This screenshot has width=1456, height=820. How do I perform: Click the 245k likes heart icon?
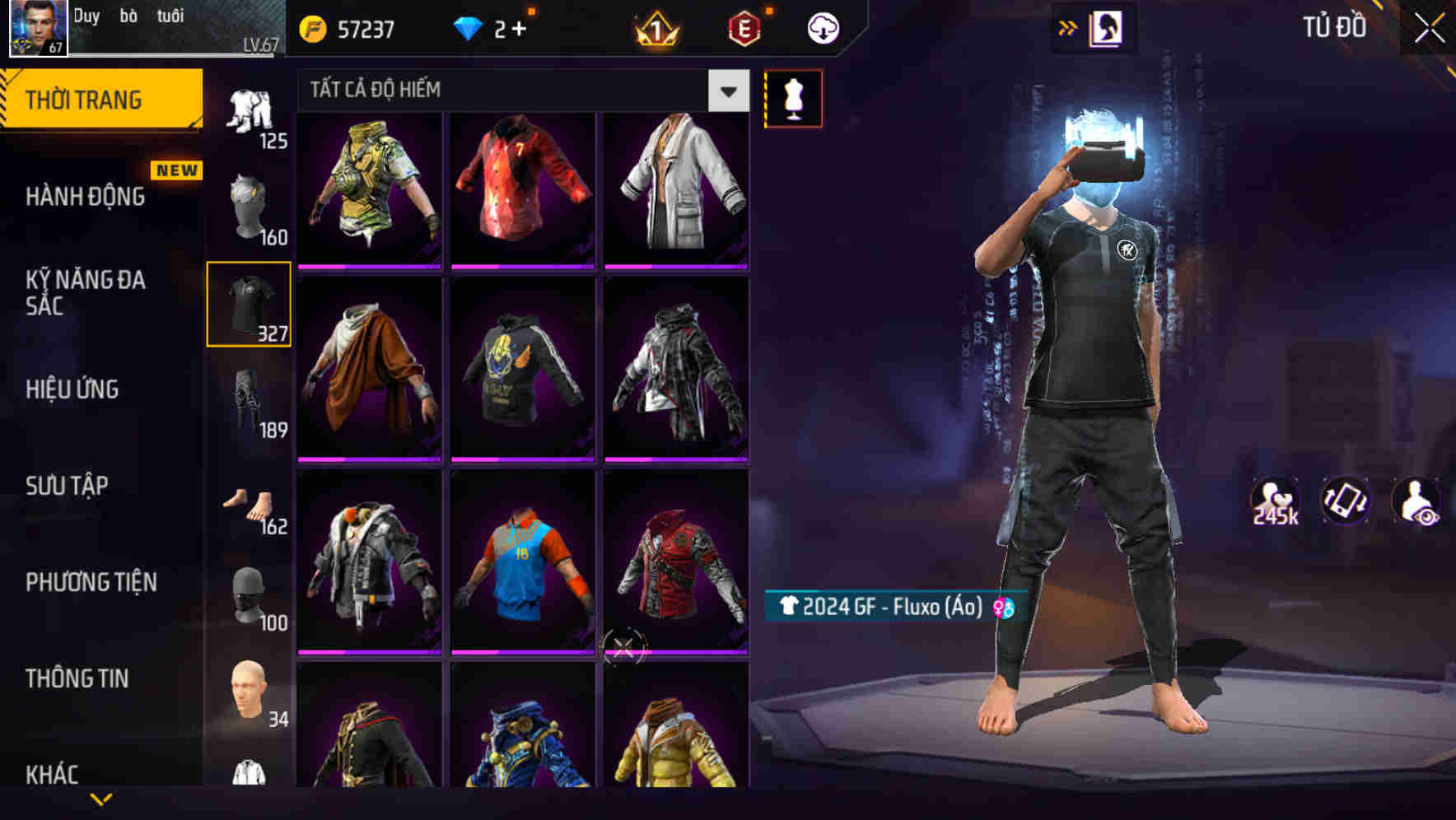point(1273,501)
